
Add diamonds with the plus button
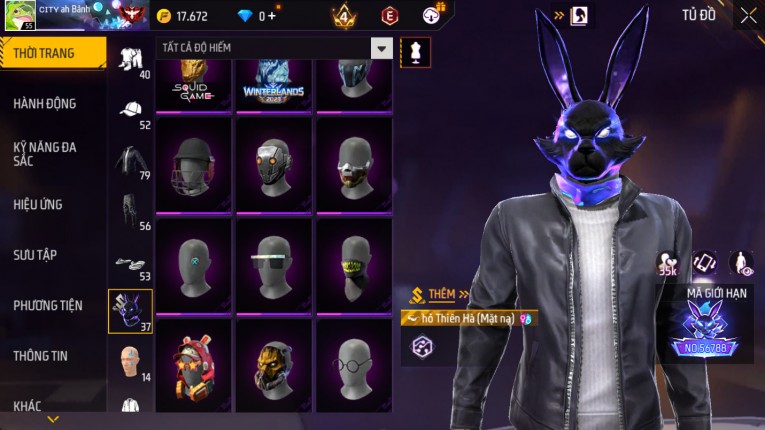tap(271, 16)
